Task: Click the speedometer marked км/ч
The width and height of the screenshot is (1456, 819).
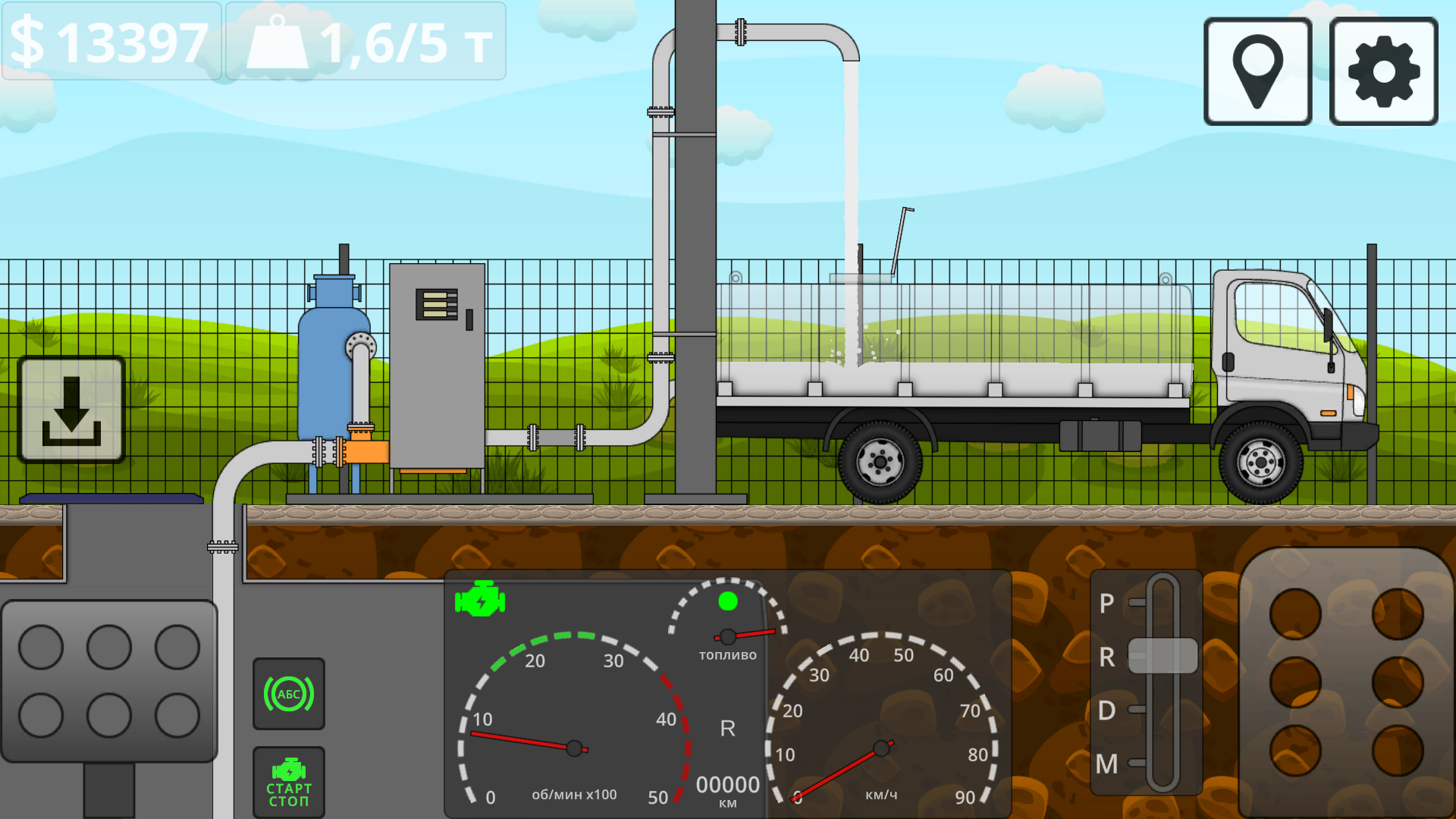Action: click(881, 747)
